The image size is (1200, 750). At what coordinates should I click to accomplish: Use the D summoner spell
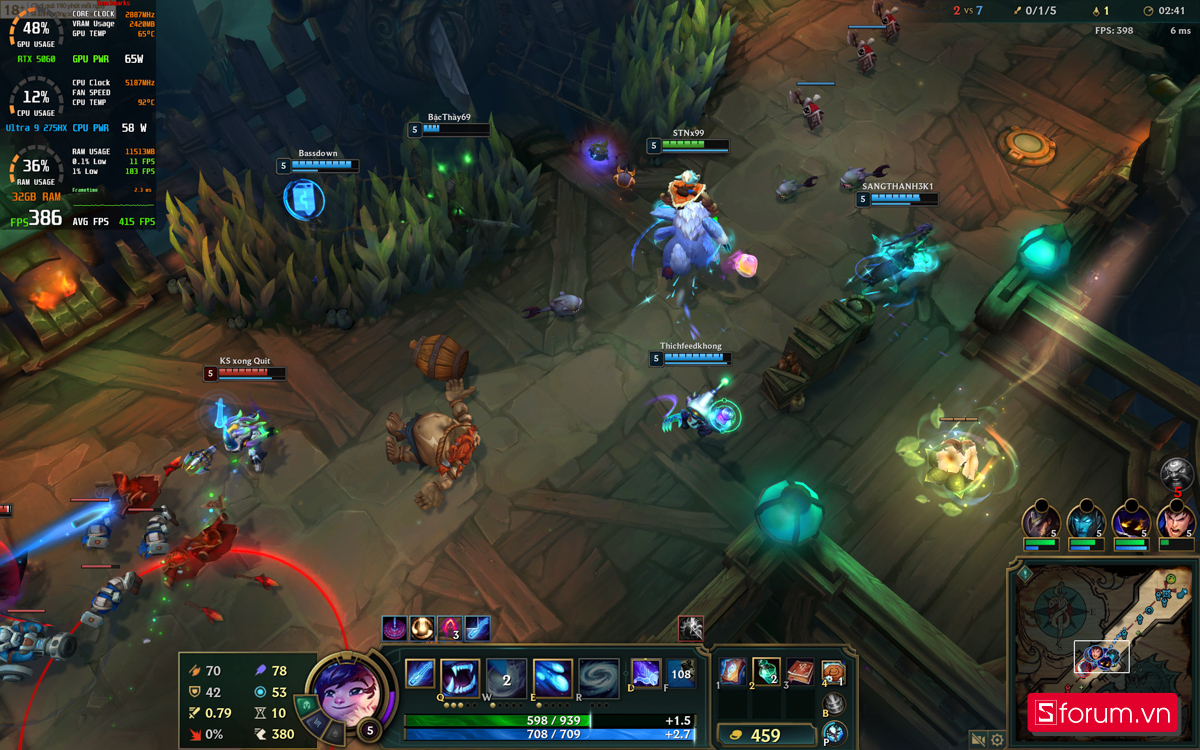point(645,674)
